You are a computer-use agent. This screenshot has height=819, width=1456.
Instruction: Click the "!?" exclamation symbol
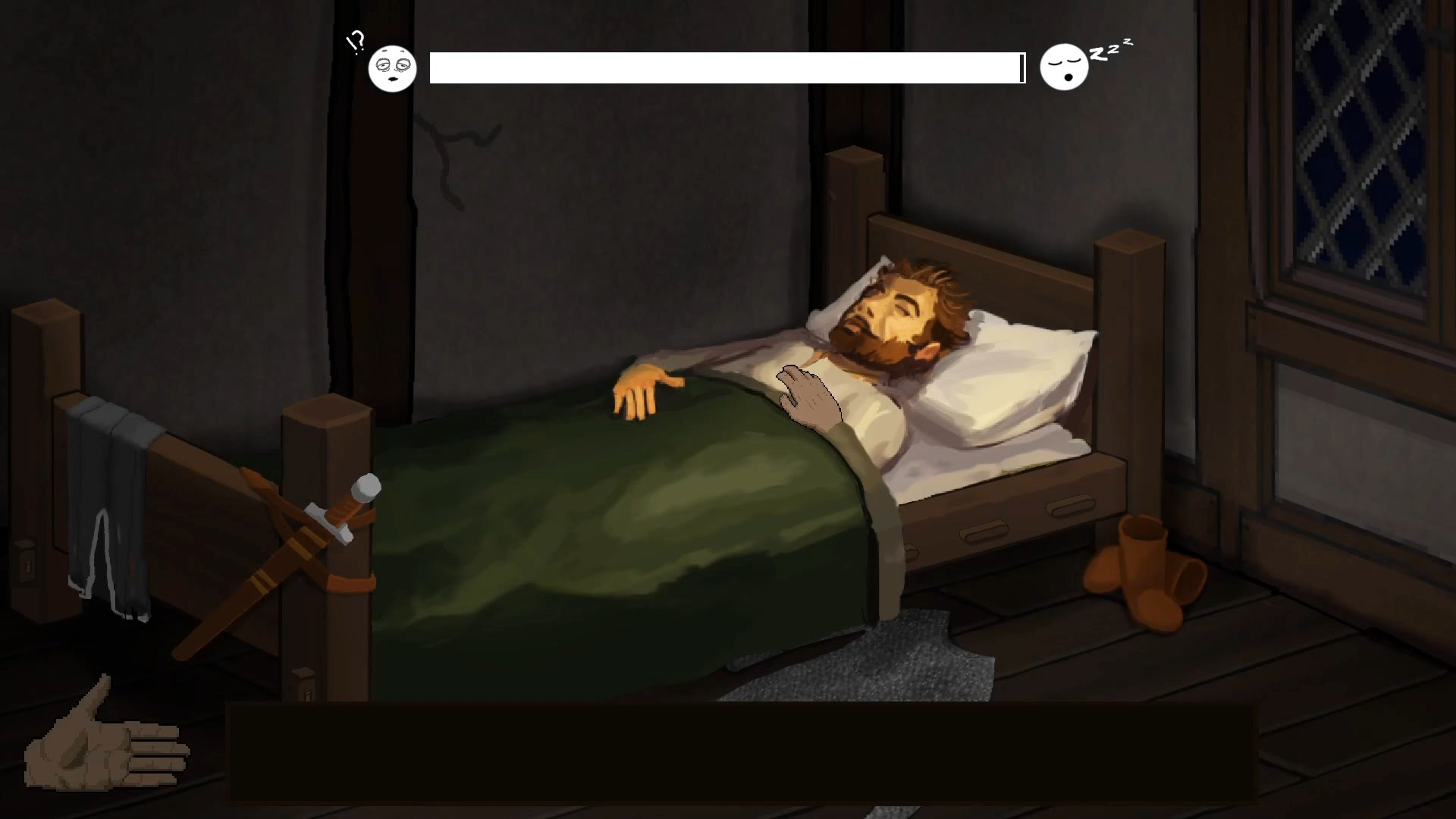355,42
